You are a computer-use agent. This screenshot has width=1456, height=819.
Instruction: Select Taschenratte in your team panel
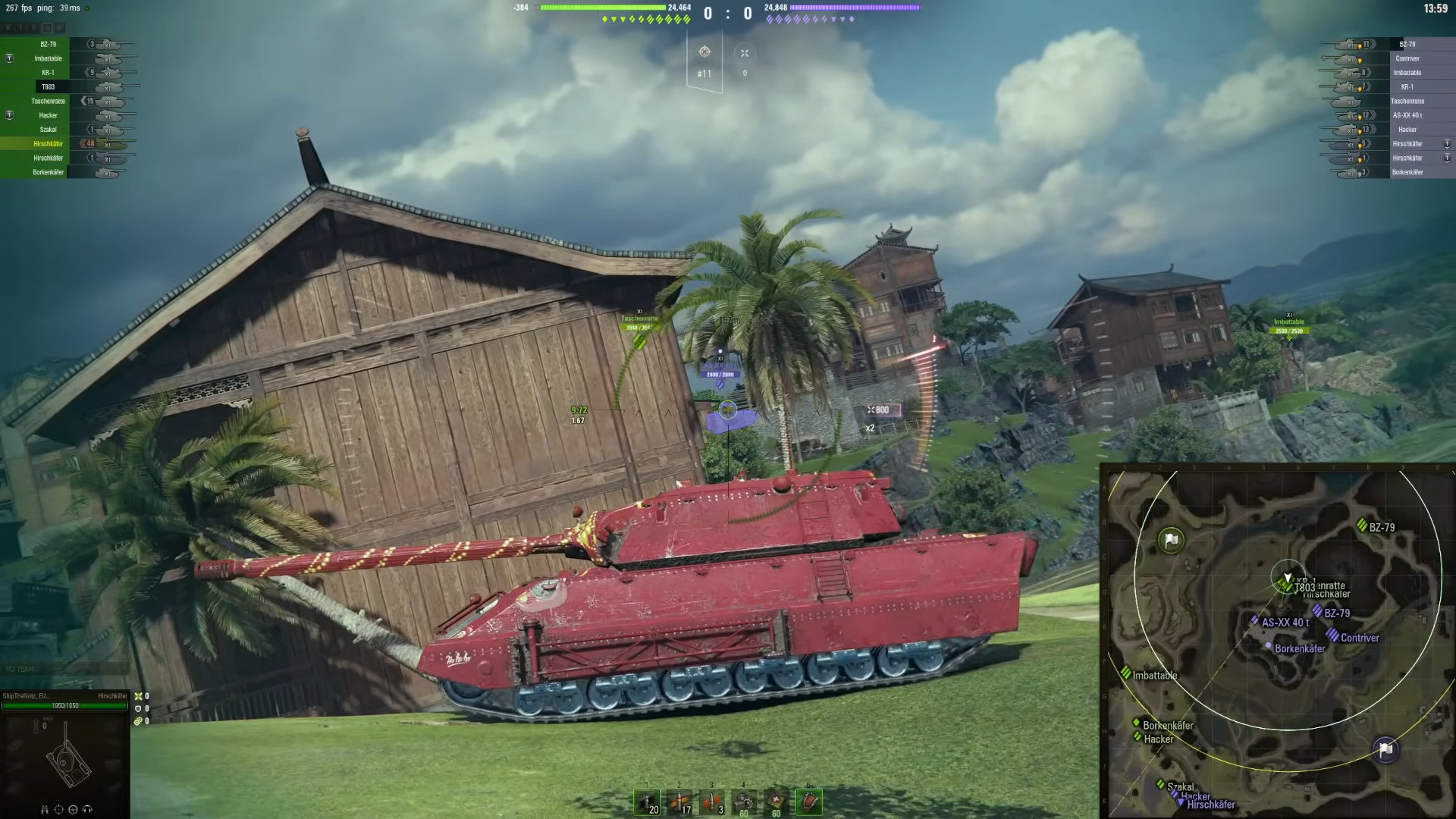48,101
